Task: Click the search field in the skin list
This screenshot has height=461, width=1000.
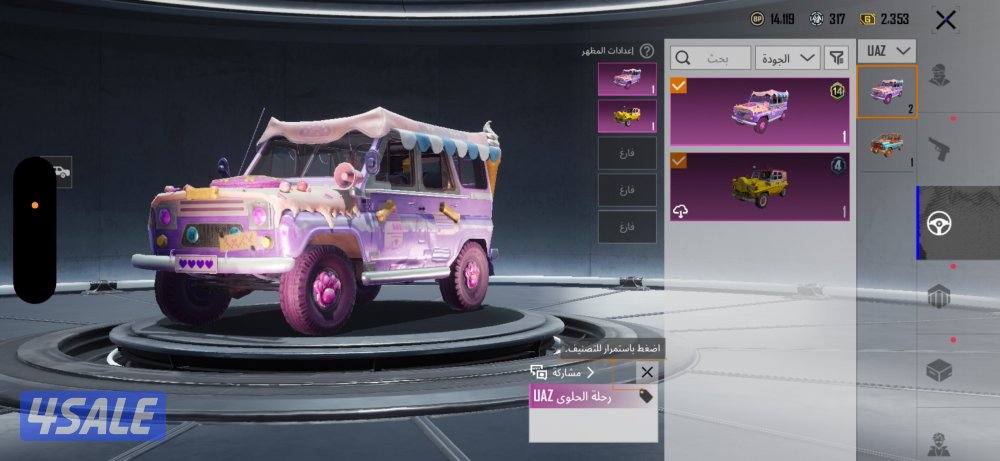Action: pyautogui.click(x=711, y=57)
